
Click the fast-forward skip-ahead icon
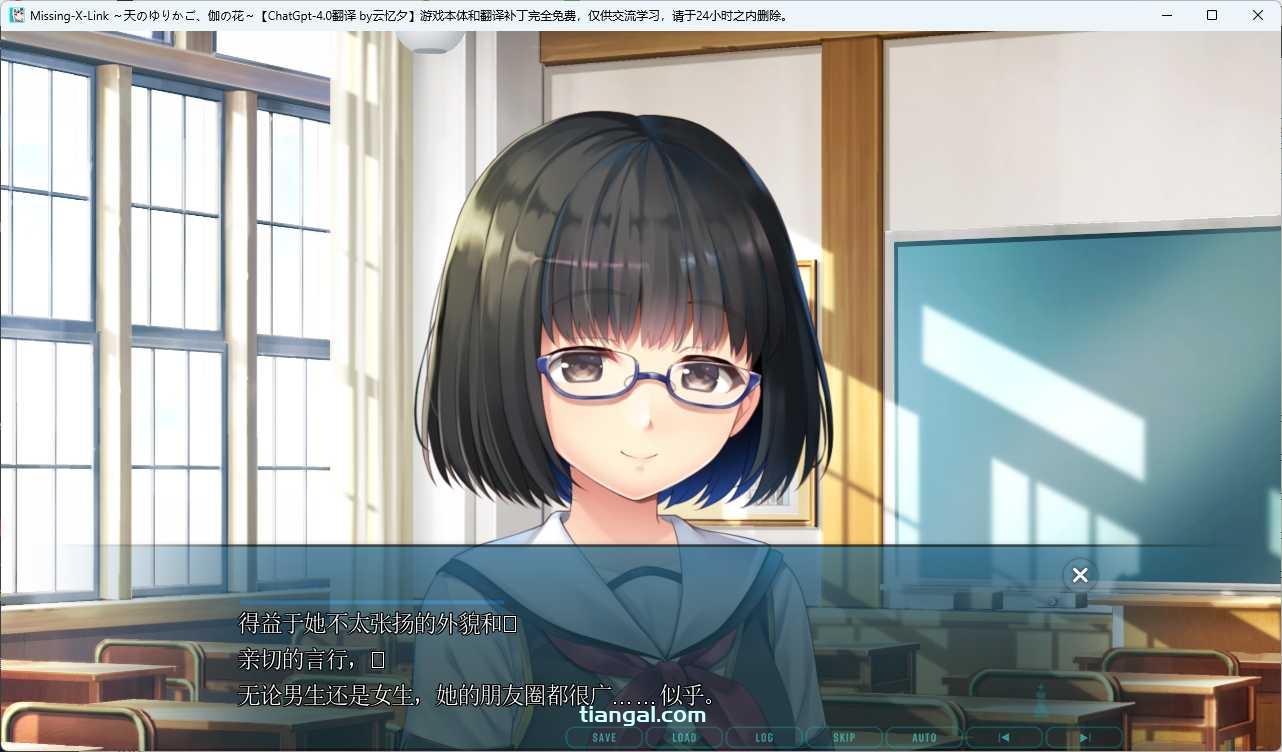coord(1083,737)
